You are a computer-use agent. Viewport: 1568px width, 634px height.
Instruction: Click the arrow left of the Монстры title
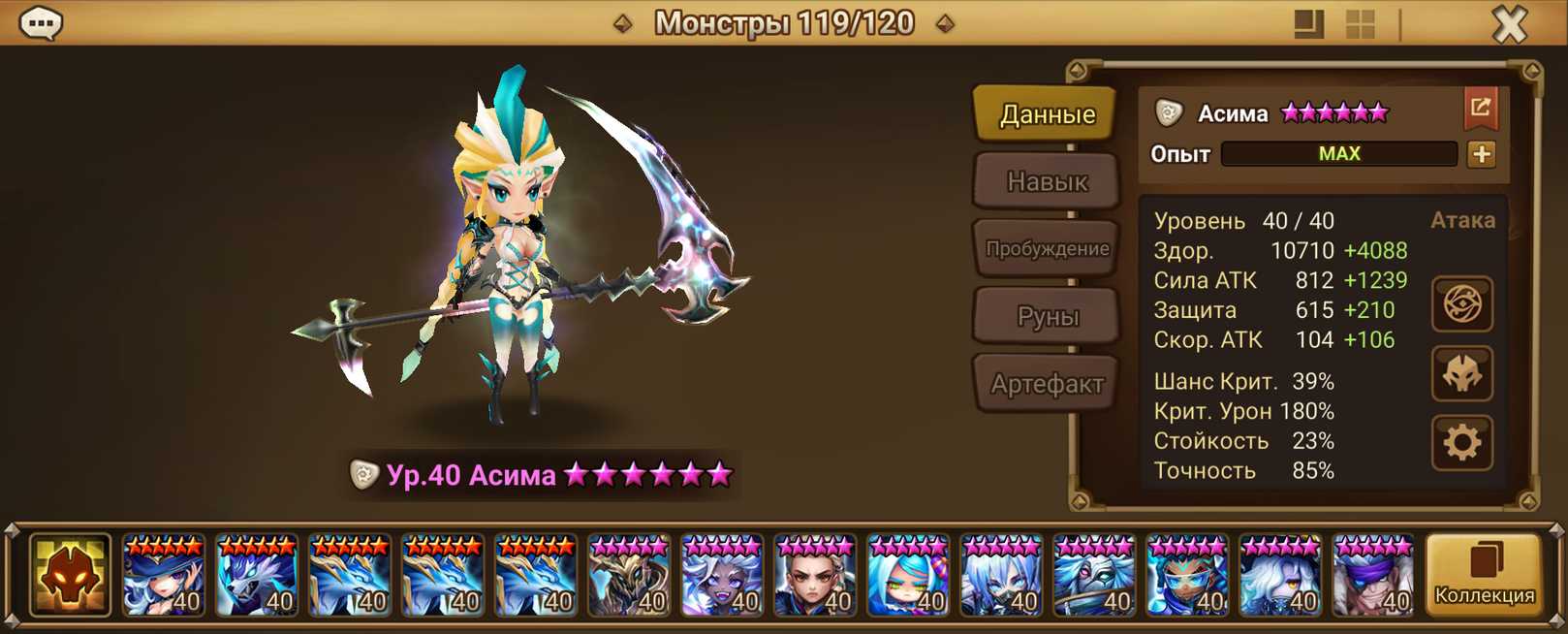point(623,23)
